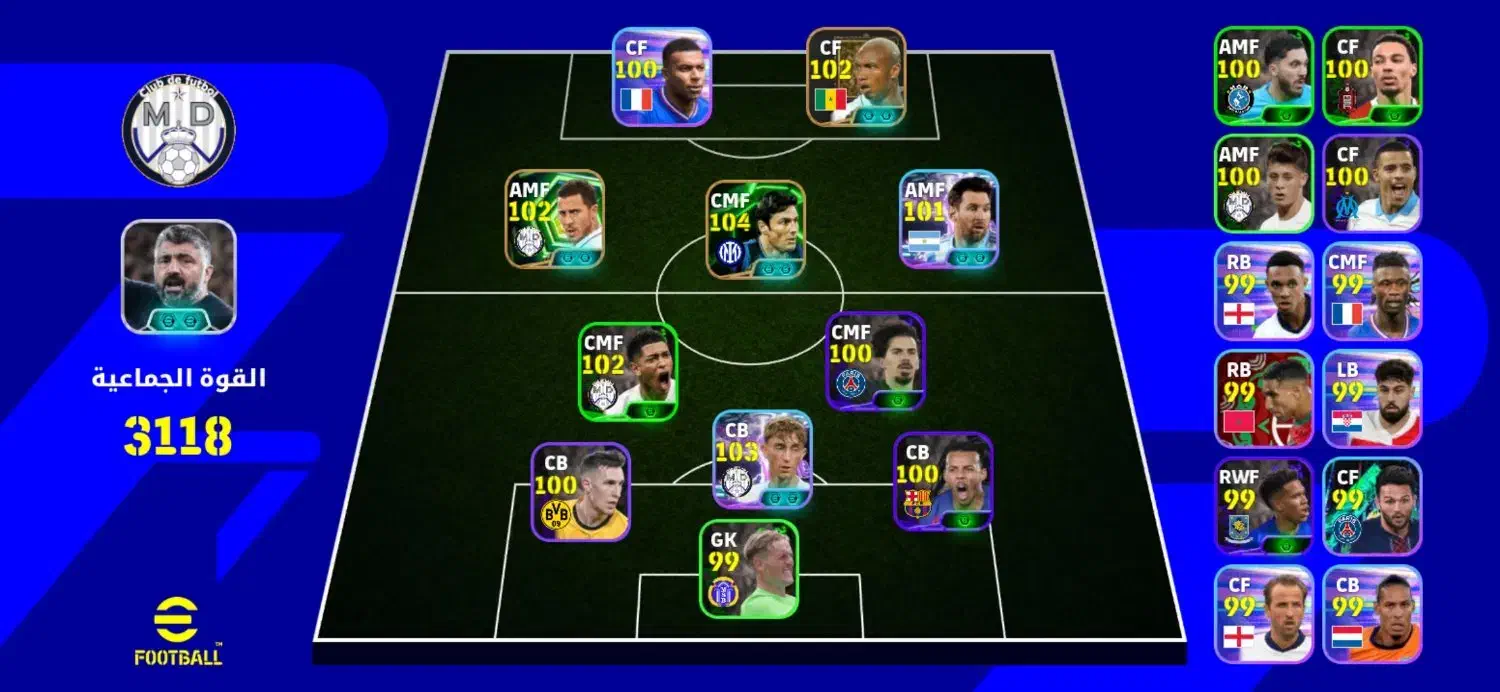Viewport: 1500px width, 692px height.
Task: Pick the England RB substitute card
Action: 1264,291
